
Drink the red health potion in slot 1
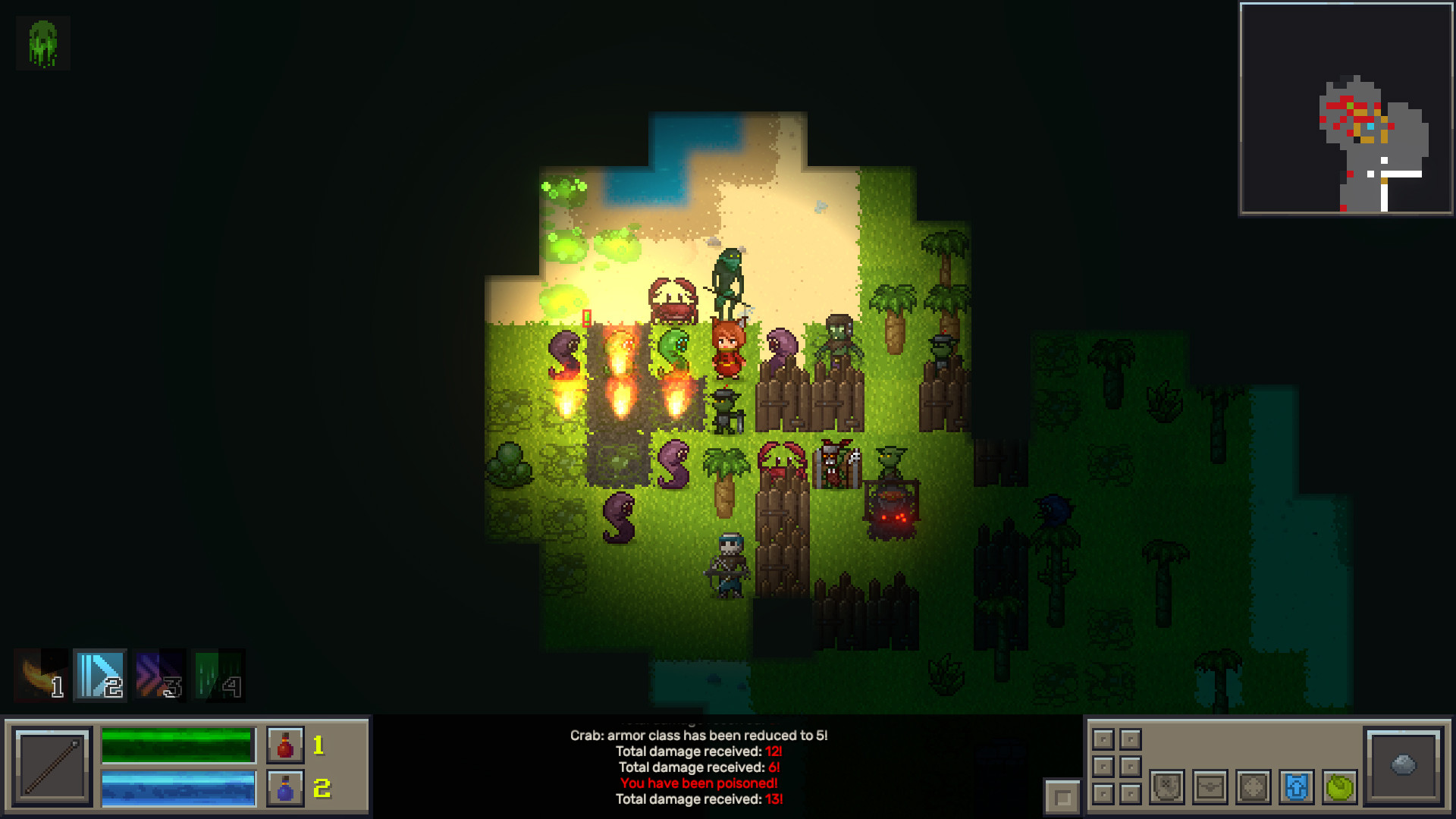point(284,745)
